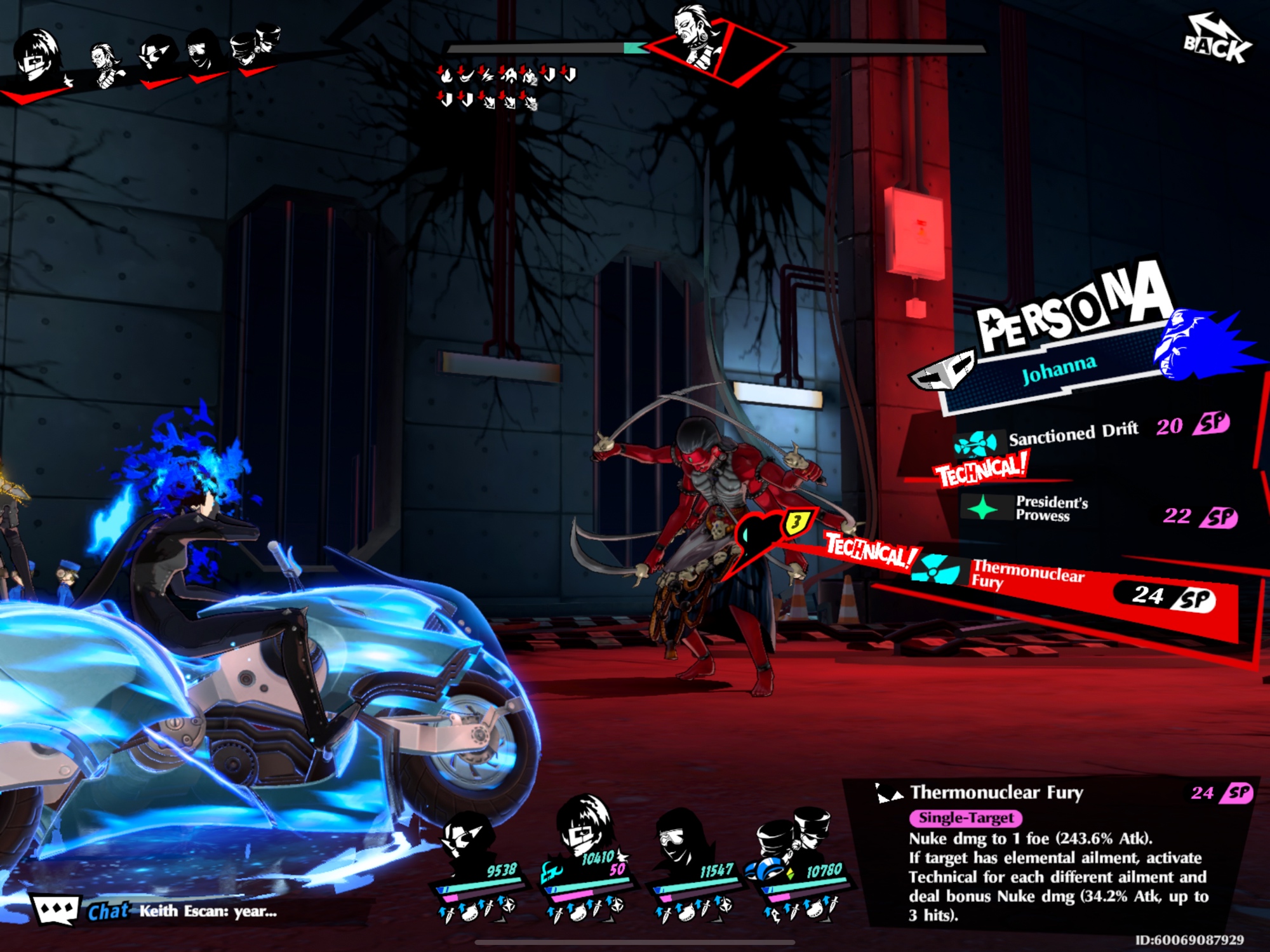Click the first turn-order portrait with glasses
Image resolution: width=1270 pixels, height=952 pixels.
click(x=37, y=58)
